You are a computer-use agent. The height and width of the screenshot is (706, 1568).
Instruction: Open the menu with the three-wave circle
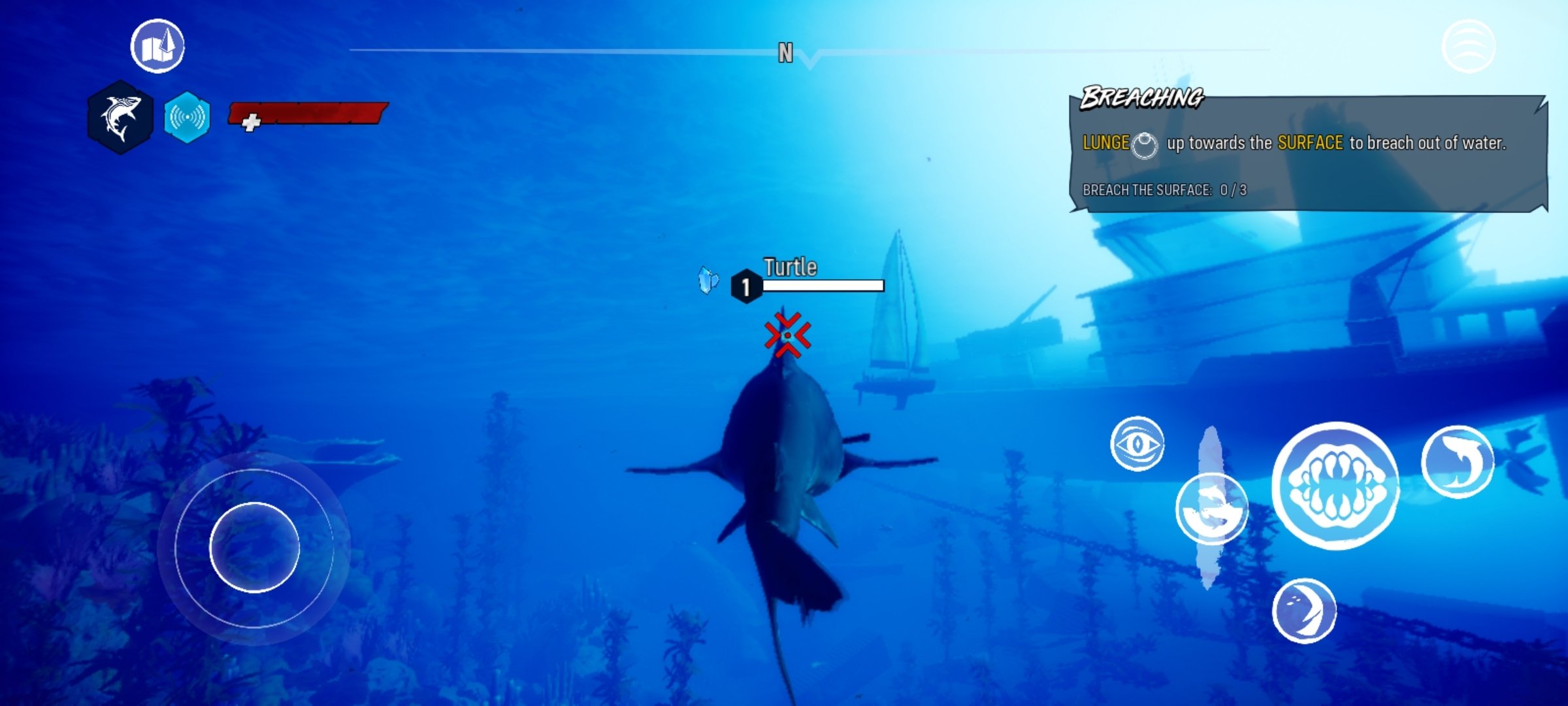pyautogui.click(x=1468, y=46)
